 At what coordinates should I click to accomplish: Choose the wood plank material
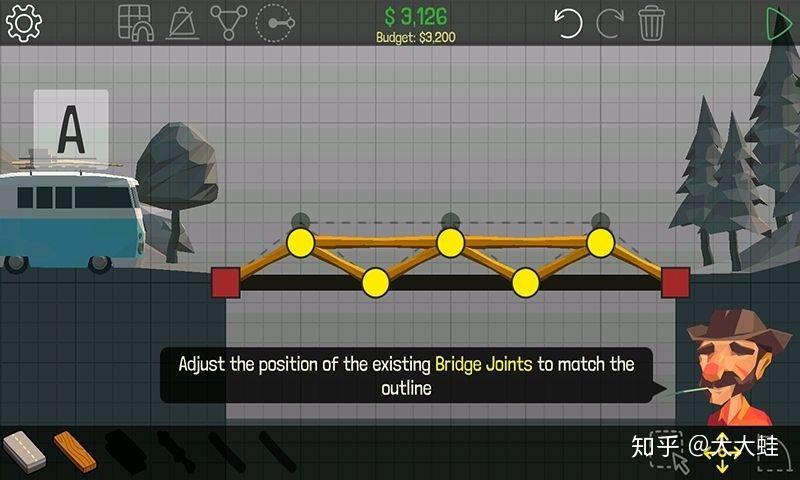[x=75, y=452]
